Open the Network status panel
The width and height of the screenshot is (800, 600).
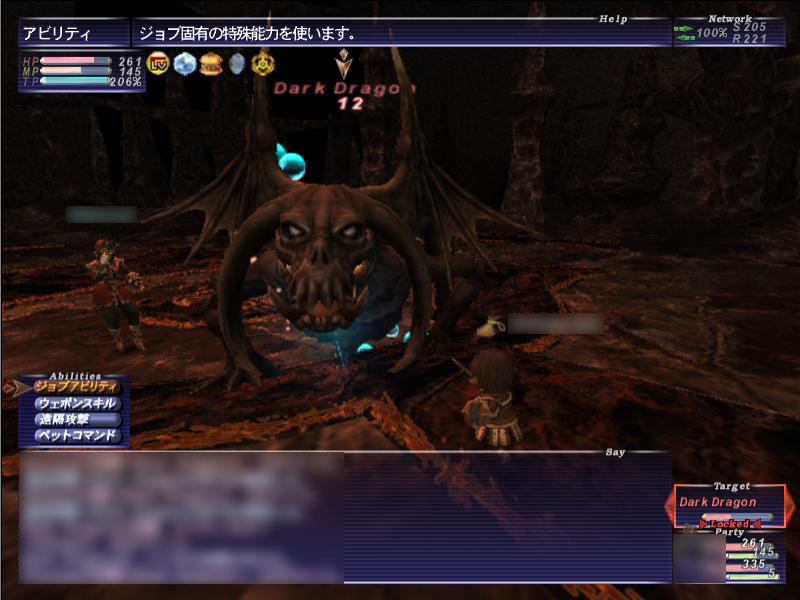728,32
